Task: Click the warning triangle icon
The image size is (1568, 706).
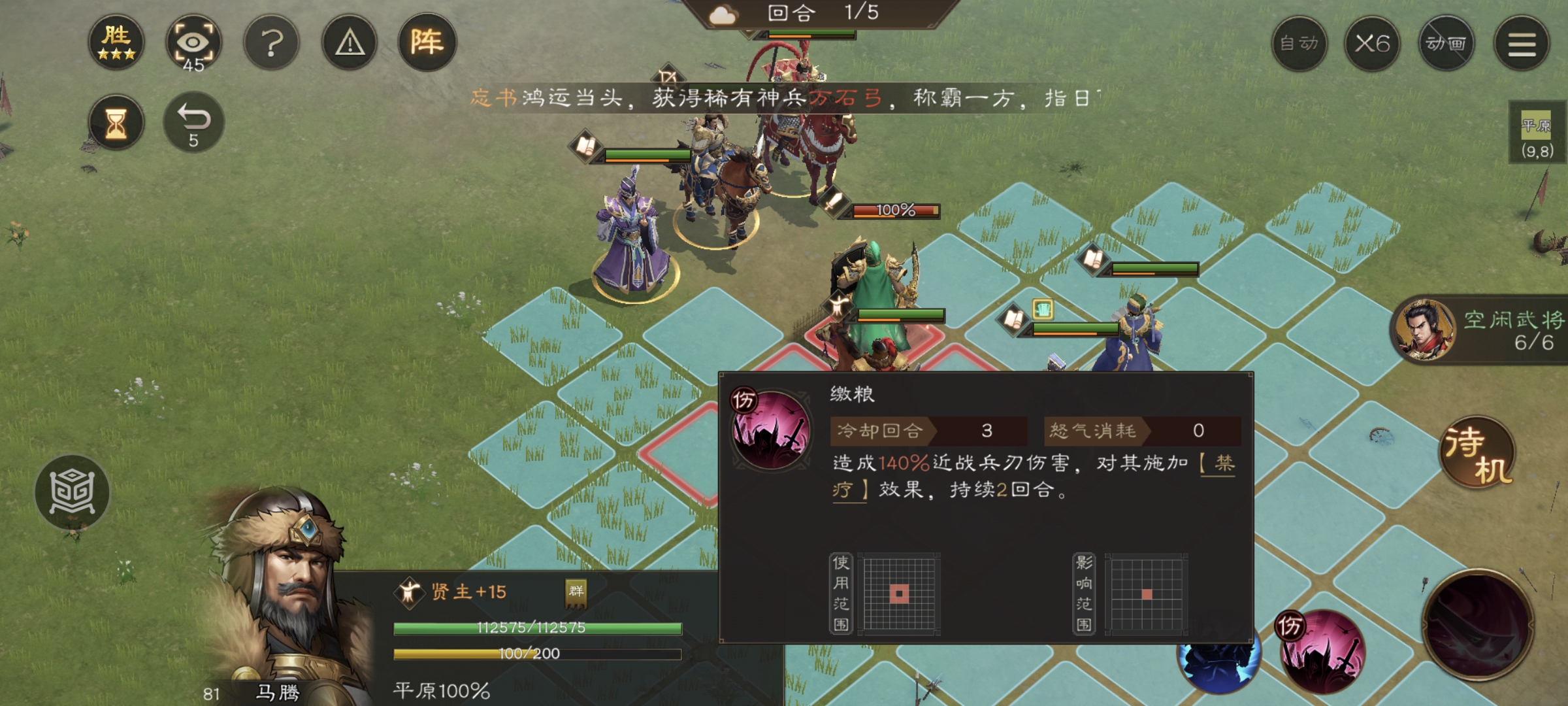Action: (348, 41)
